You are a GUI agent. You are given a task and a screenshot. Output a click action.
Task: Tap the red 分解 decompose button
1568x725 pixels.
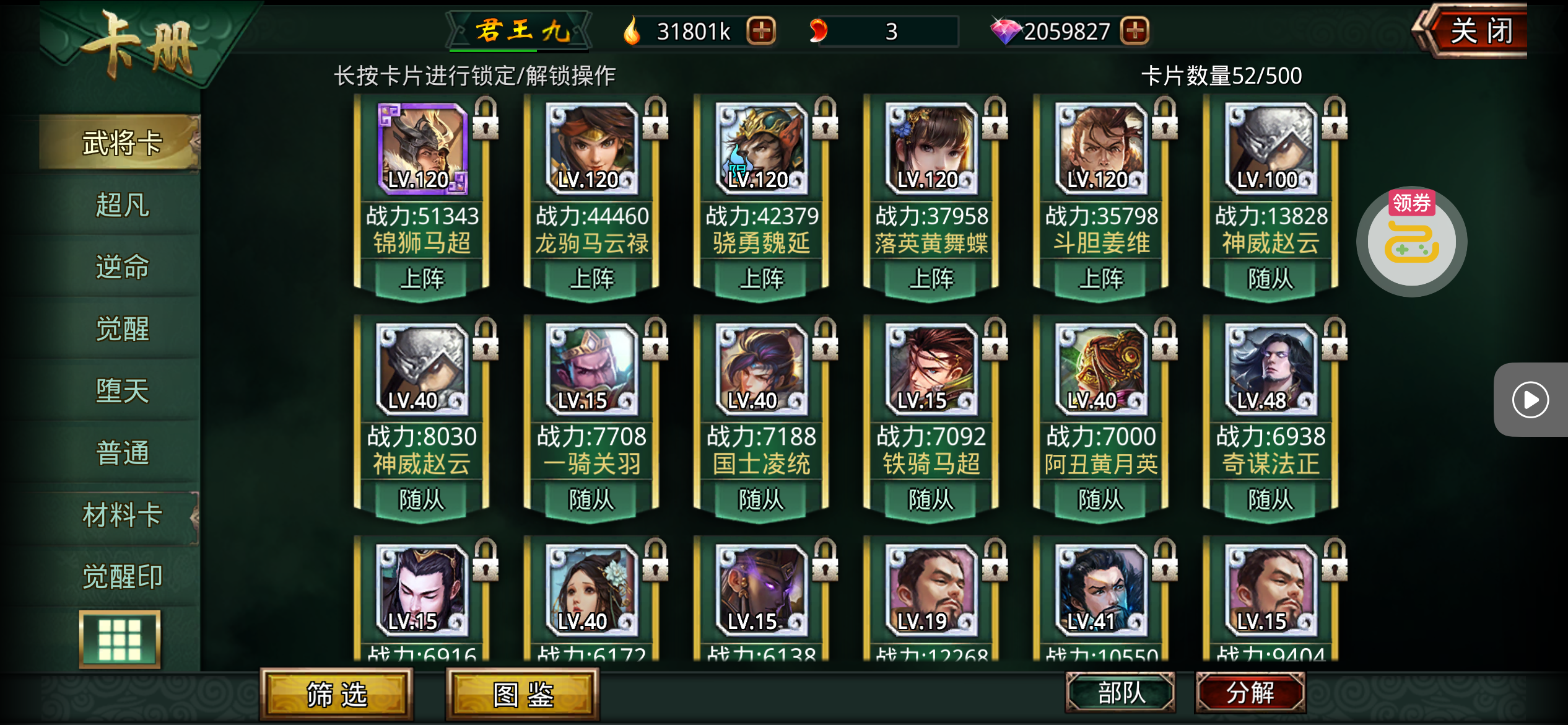[x=1250, y=692]
